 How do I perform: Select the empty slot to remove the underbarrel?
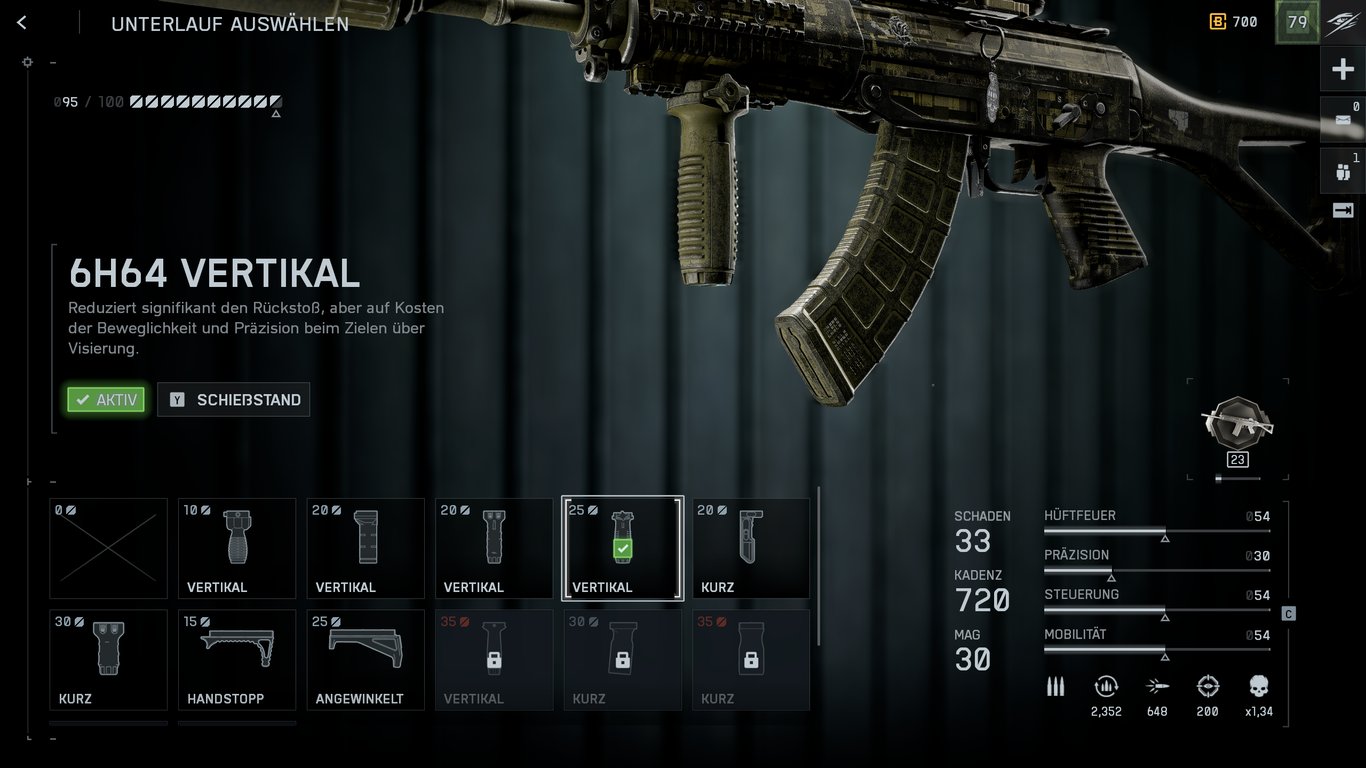108,548
